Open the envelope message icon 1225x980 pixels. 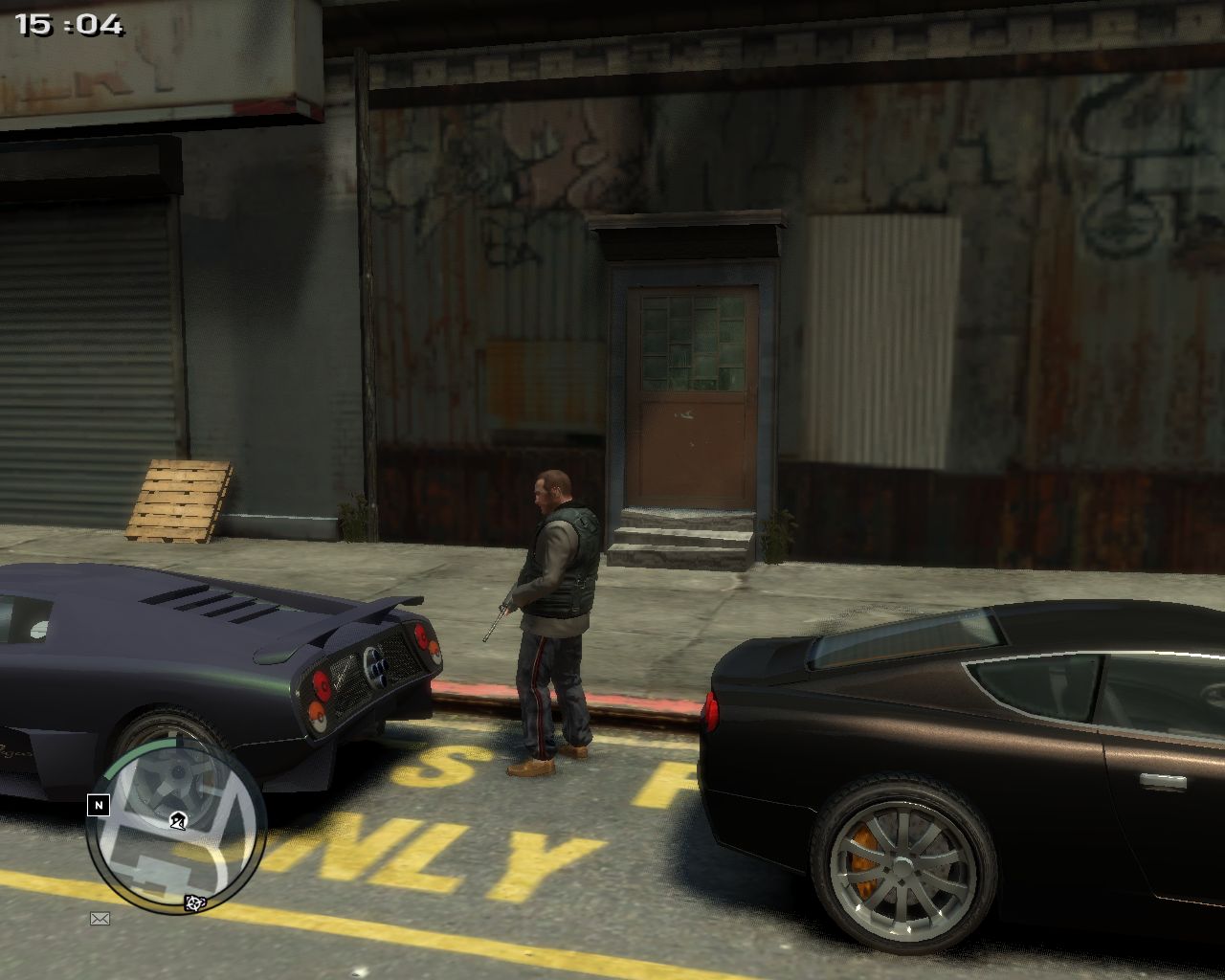click(100, 919)
